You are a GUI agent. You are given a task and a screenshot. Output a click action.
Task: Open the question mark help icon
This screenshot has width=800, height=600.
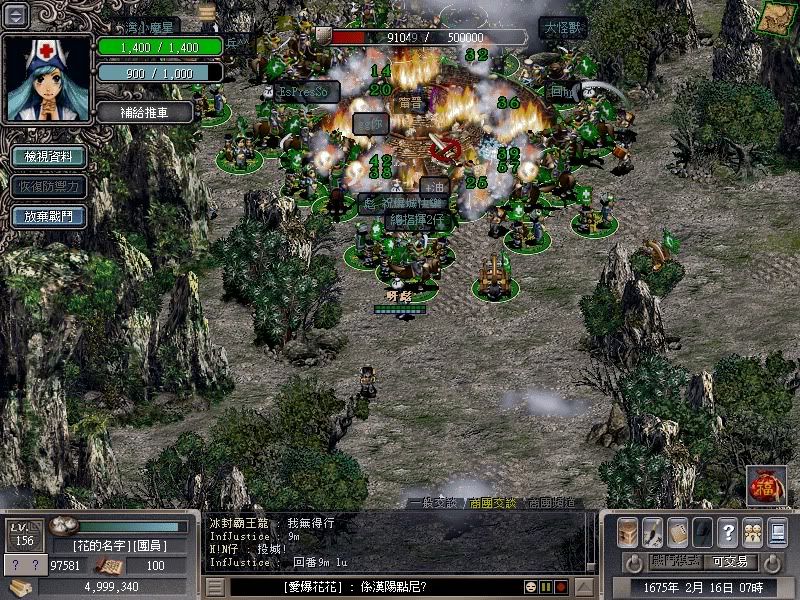(x=728, y=532)
